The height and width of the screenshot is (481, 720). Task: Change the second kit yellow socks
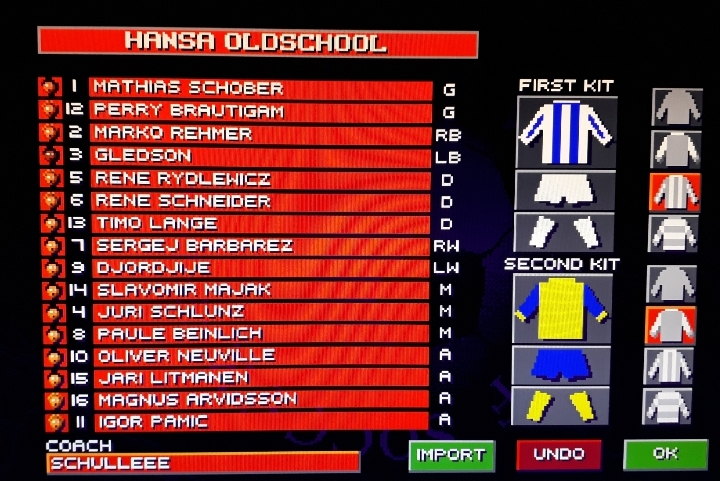tap(561, 406)
